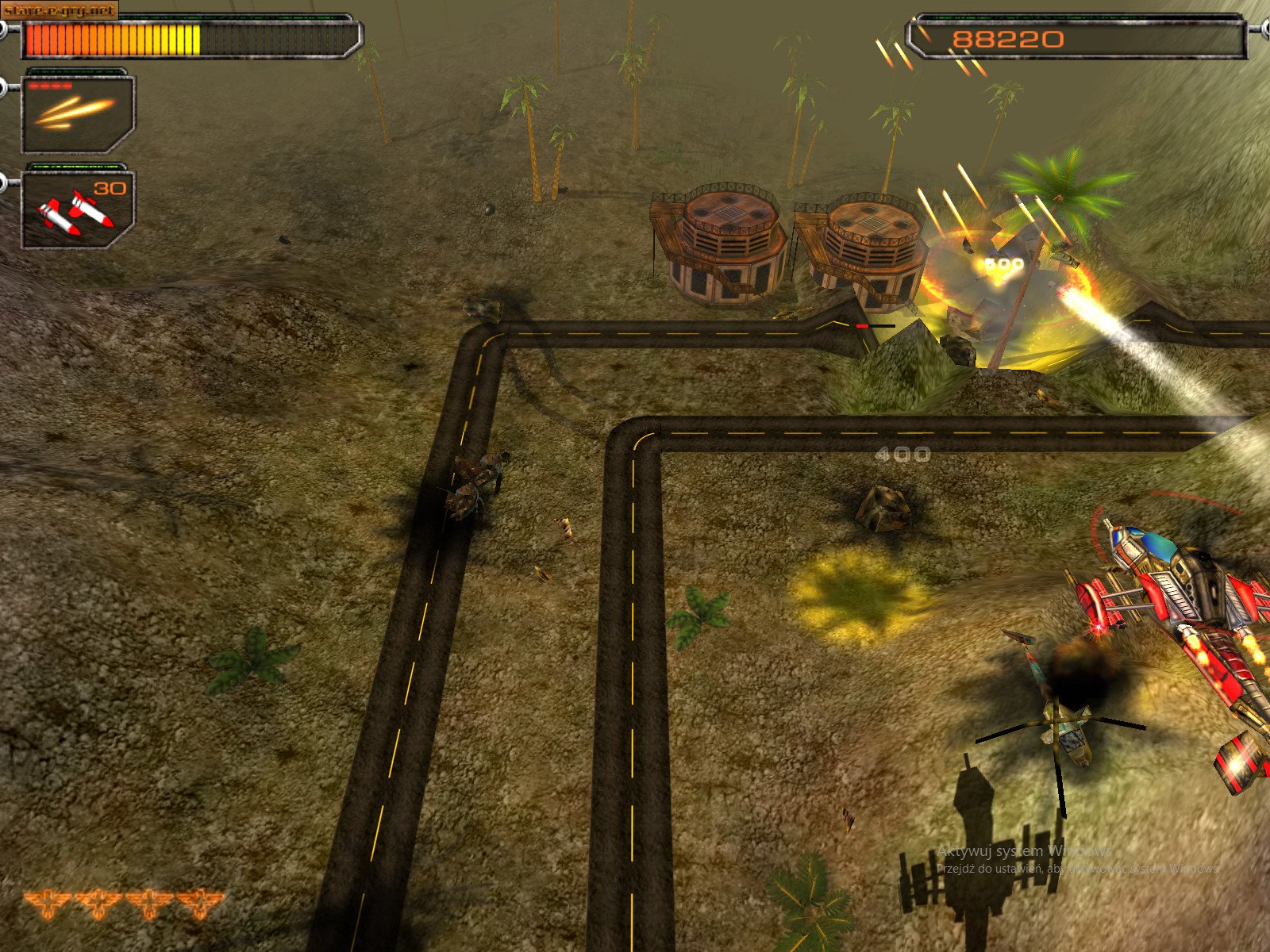Expand the health bar panel
Screen dimensions: 1270x952
coord(190,36)
